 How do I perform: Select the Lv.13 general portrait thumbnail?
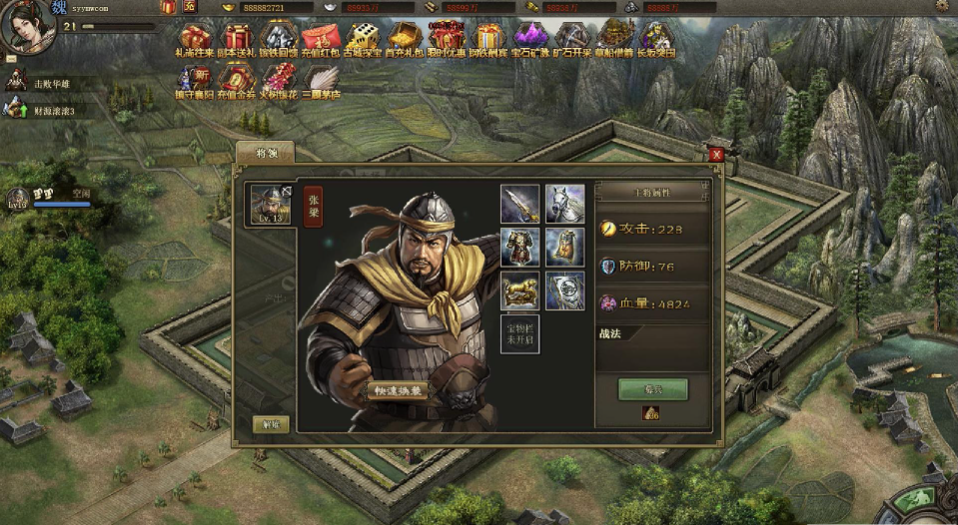pos(271,204)
